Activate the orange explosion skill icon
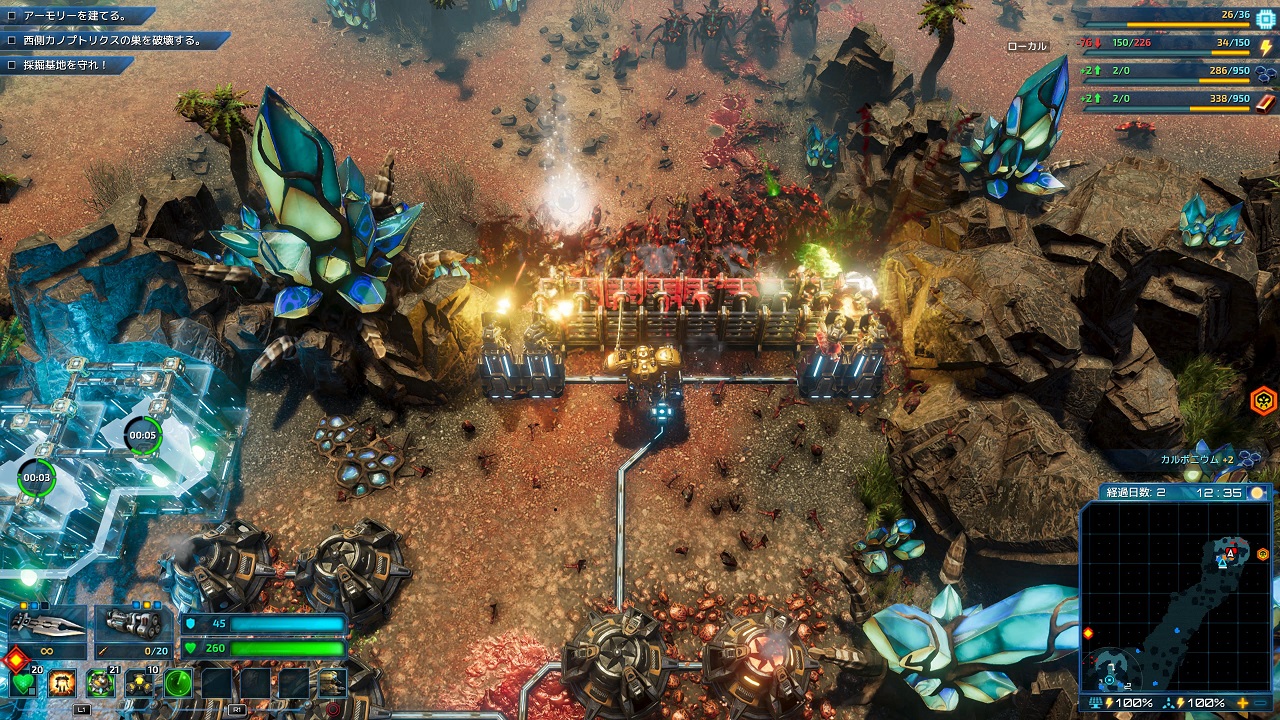Image resolution: width=1280 pixels, height=720 pixels. [x=62, y=684]
